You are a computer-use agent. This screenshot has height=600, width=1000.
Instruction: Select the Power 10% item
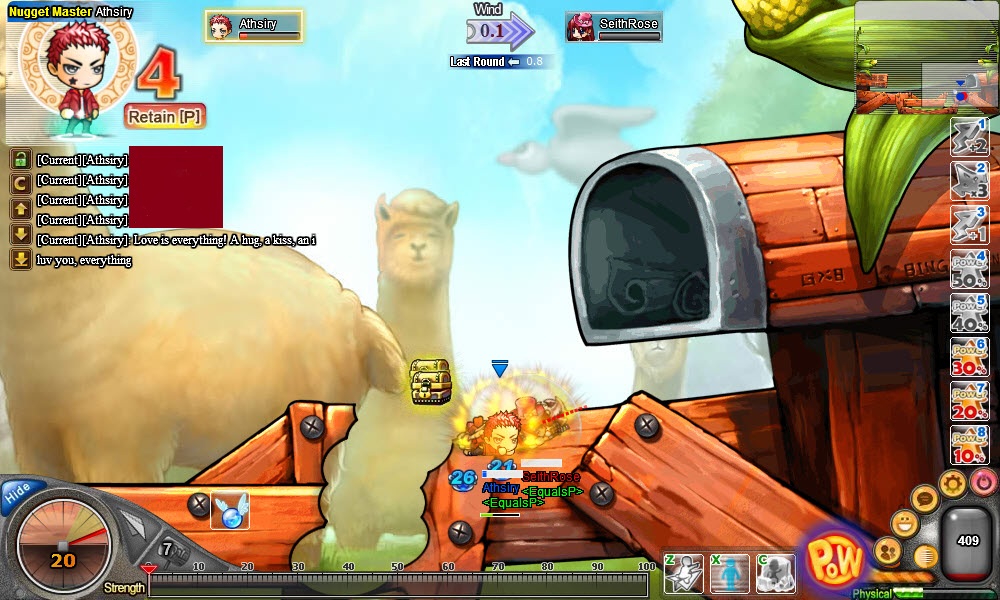pyautogui.click(x=969, y=445)
